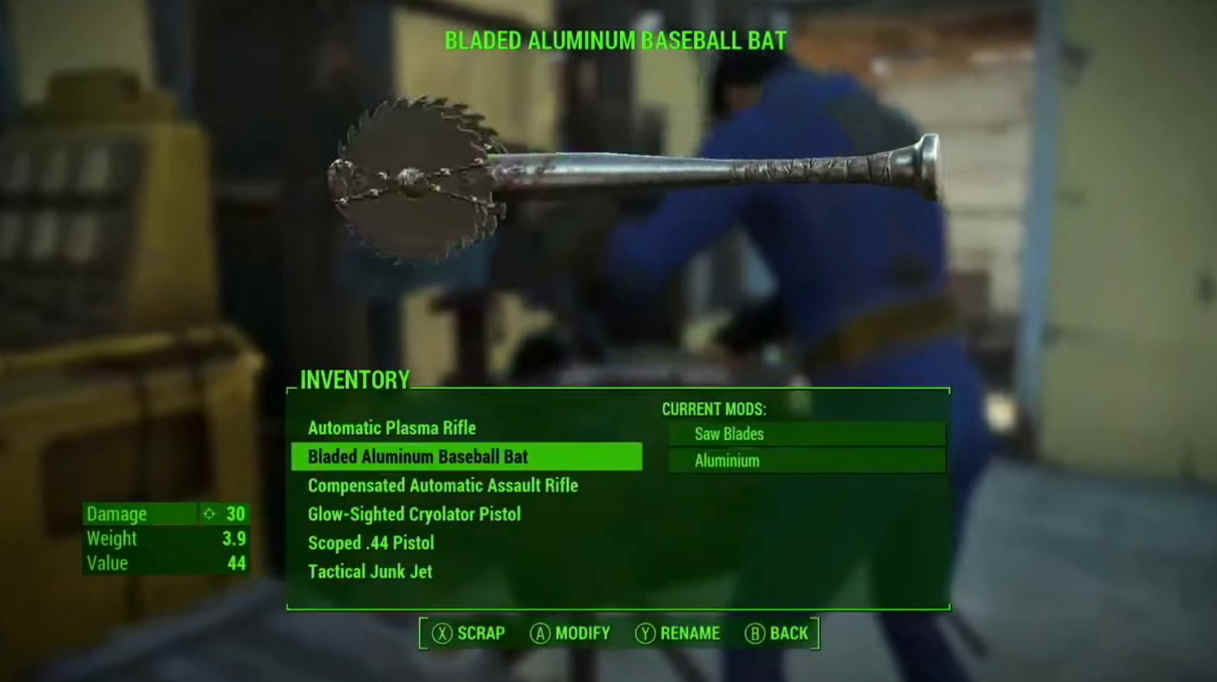
Task: Click the Aluminium current mod
Action: [x=806, y=461]
